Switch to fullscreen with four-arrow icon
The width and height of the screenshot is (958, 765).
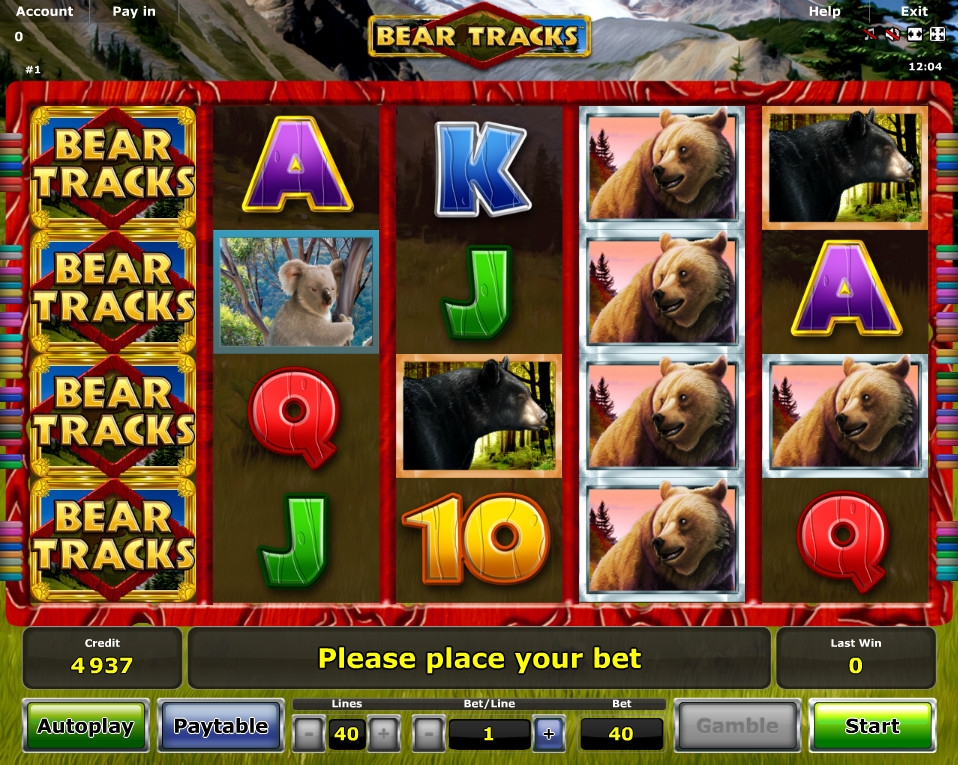point(937,34)
